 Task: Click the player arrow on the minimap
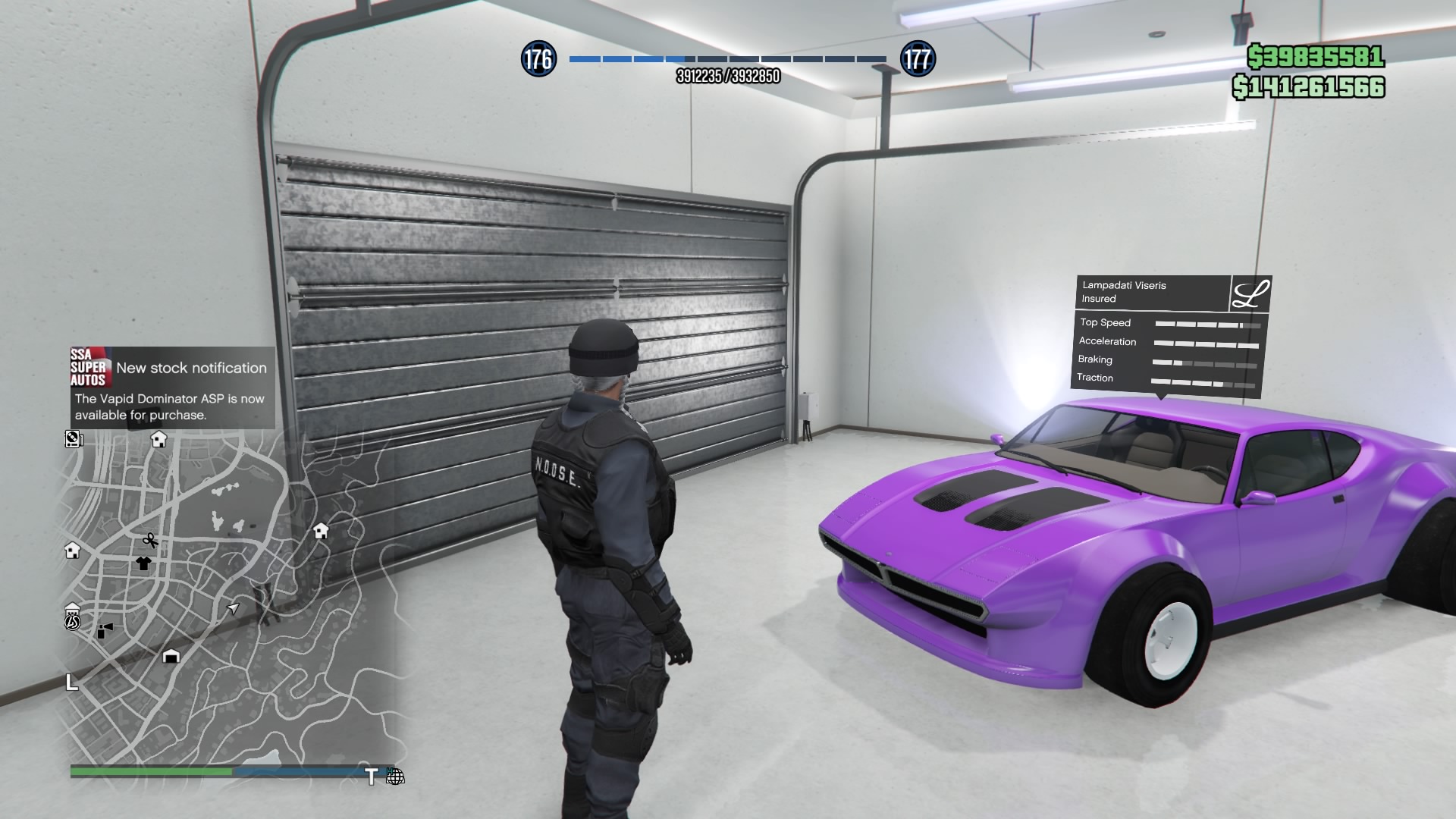click(233, 608)
